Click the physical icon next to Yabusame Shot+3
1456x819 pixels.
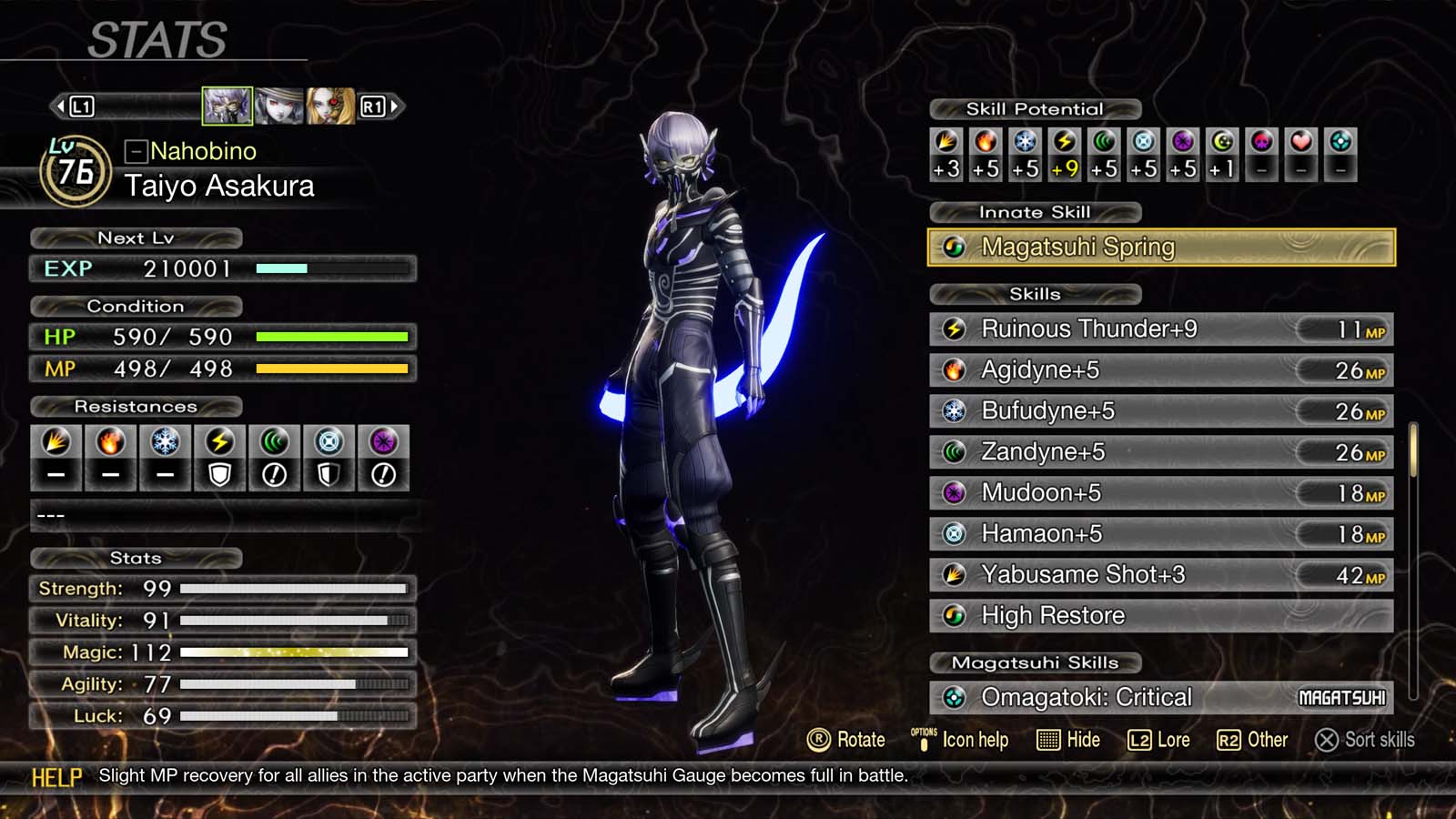(x=955, y=574)
